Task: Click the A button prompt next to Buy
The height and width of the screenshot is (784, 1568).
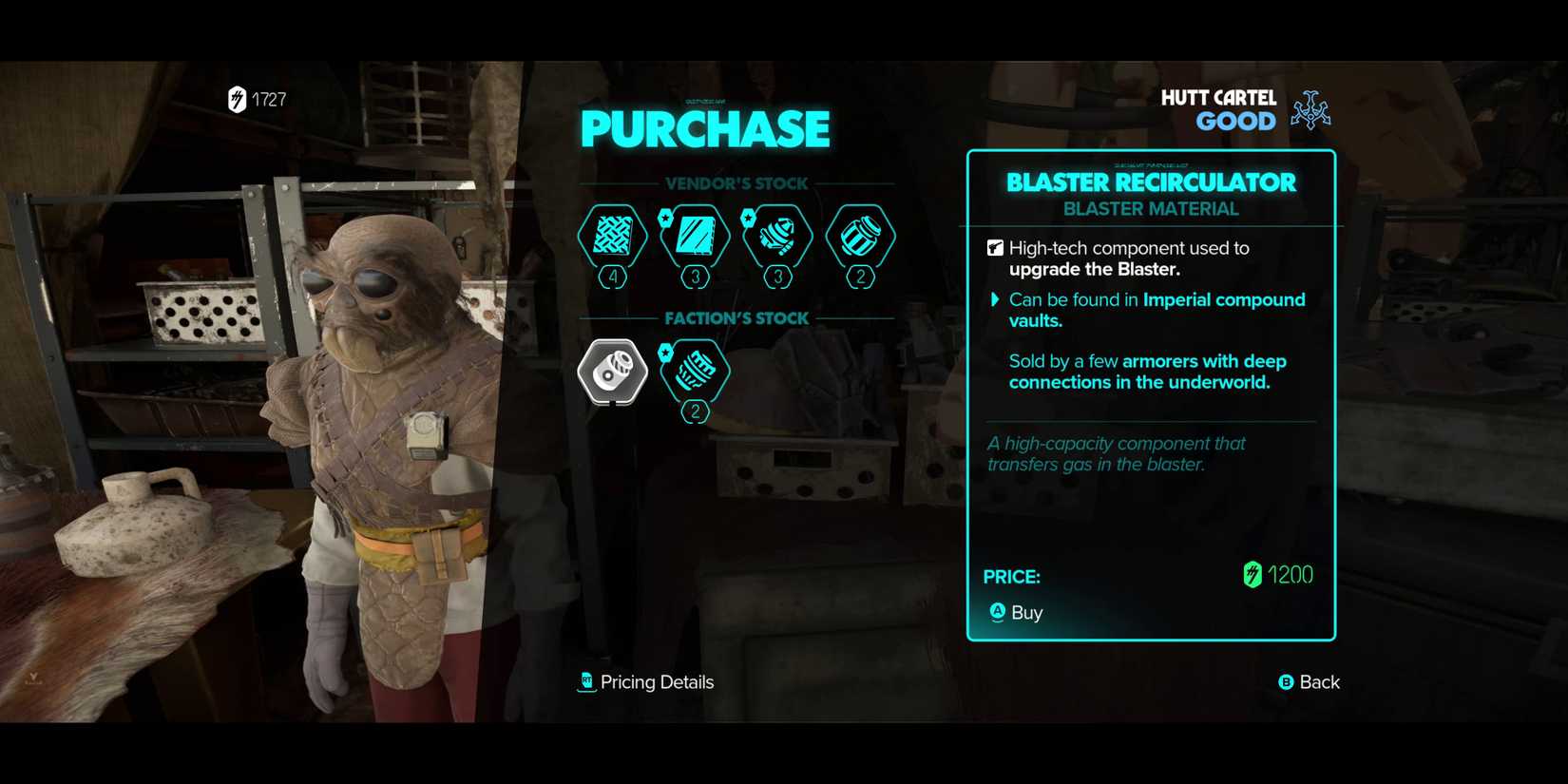Action: pyautogui.click(x=995, y=613)
